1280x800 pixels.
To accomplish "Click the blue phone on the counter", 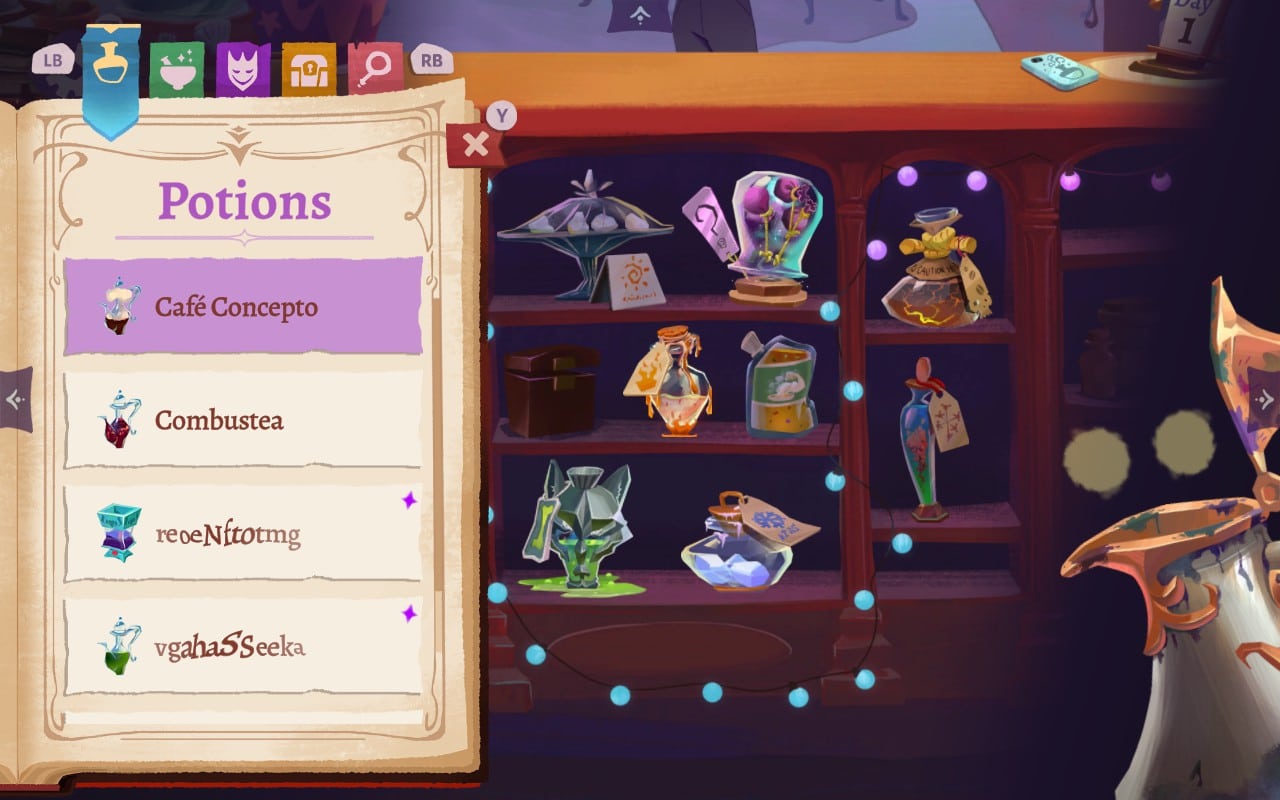I will [x=1058, y=72].
